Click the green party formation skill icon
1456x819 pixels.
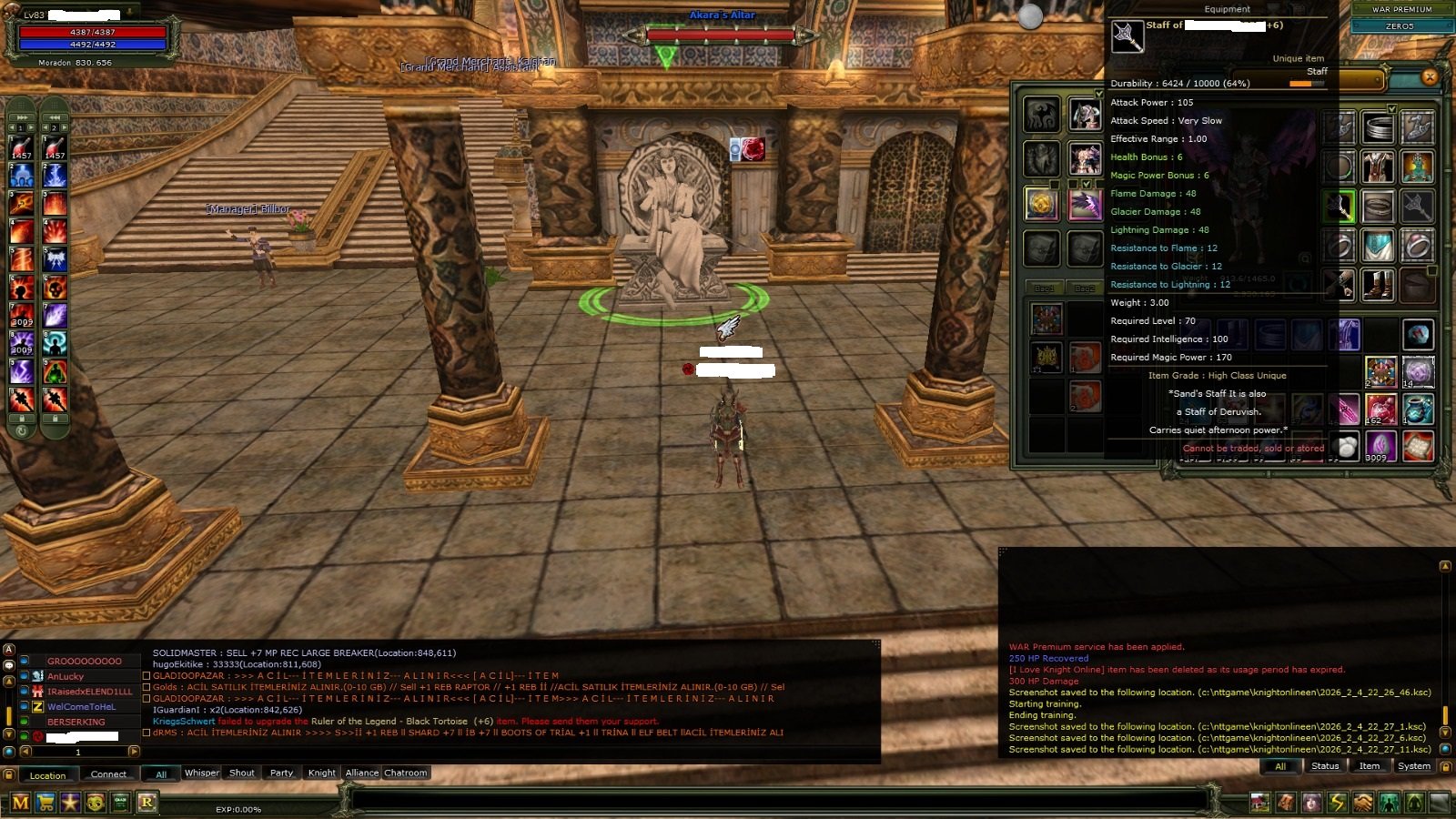click(1389, 802)
